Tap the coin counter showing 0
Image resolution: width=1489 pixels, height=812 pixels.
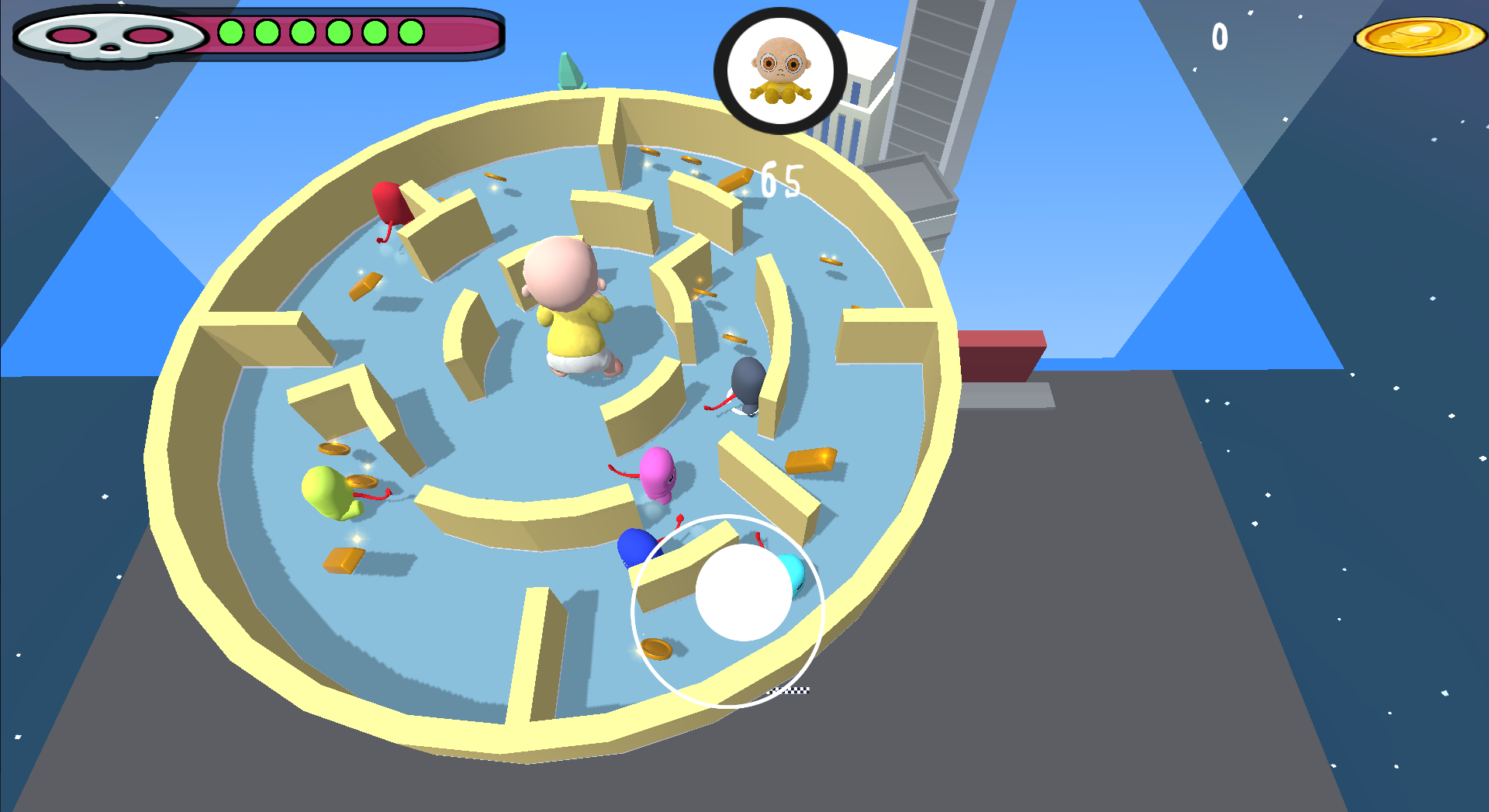[x=1220, y=35]
